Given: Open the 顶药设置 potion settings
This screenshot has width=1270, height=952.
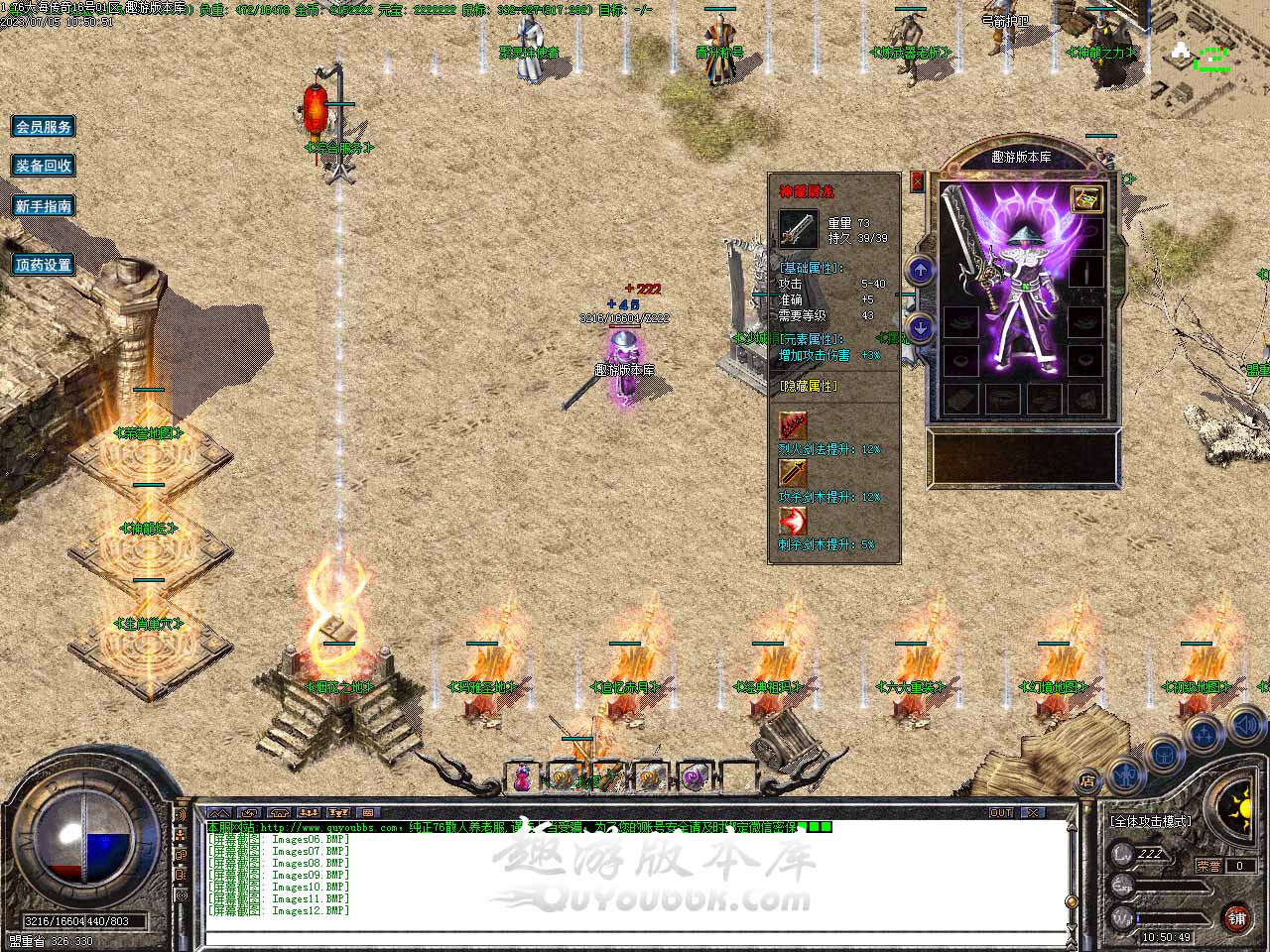Looking at the screenshot, I should 44,265.
